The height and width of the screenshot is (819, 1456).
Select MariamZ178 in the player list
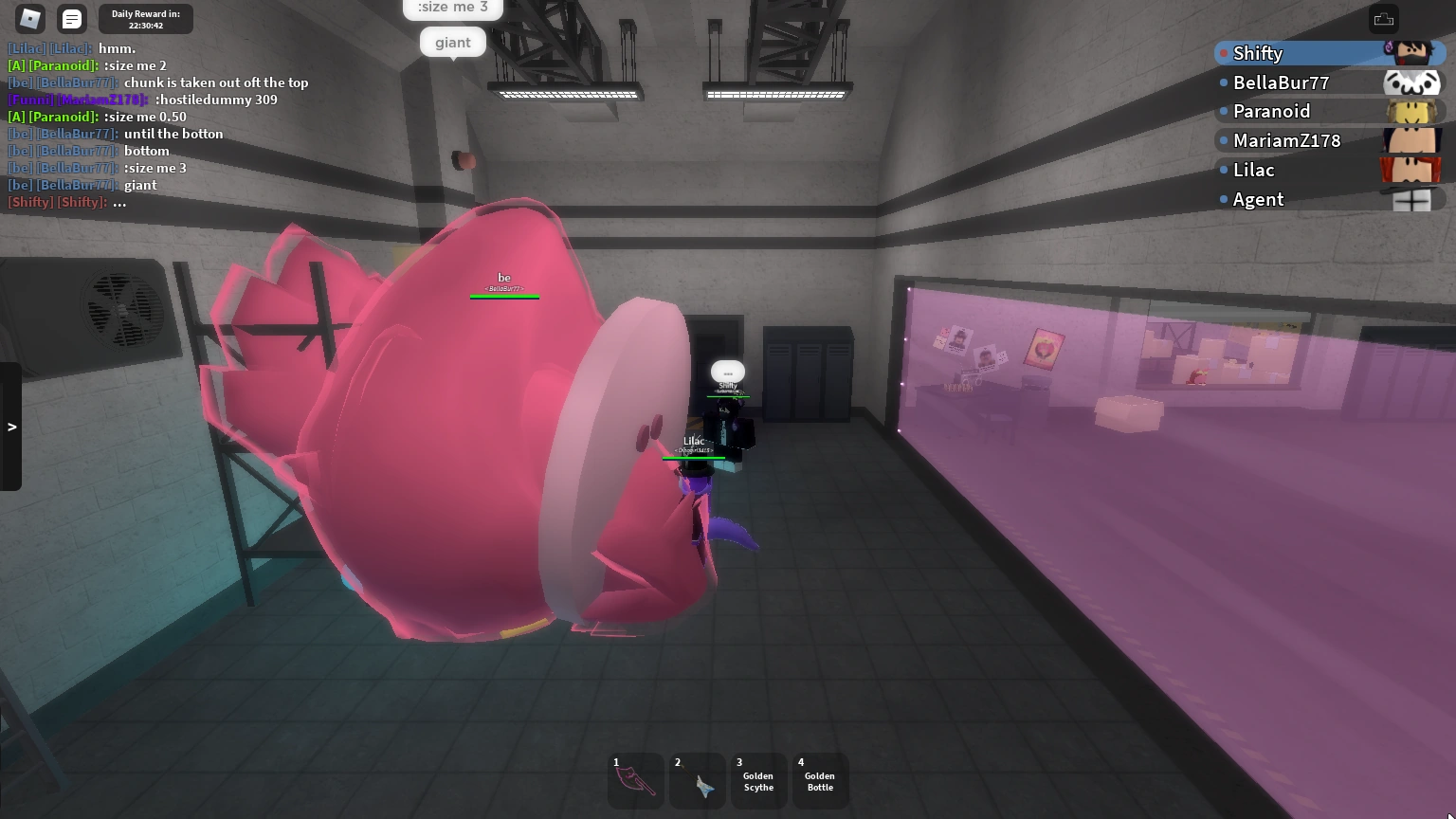[x=1287, y=140]
